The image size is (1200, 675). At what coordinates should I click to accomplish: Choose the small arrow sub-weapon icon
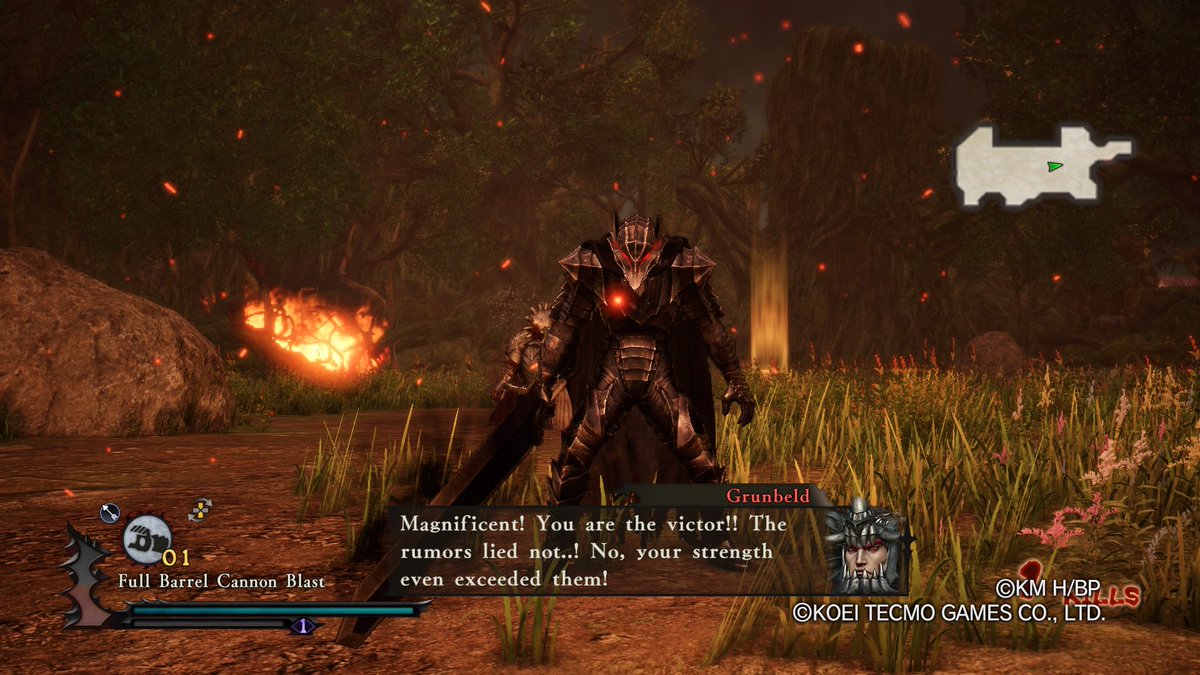(110, 513)
